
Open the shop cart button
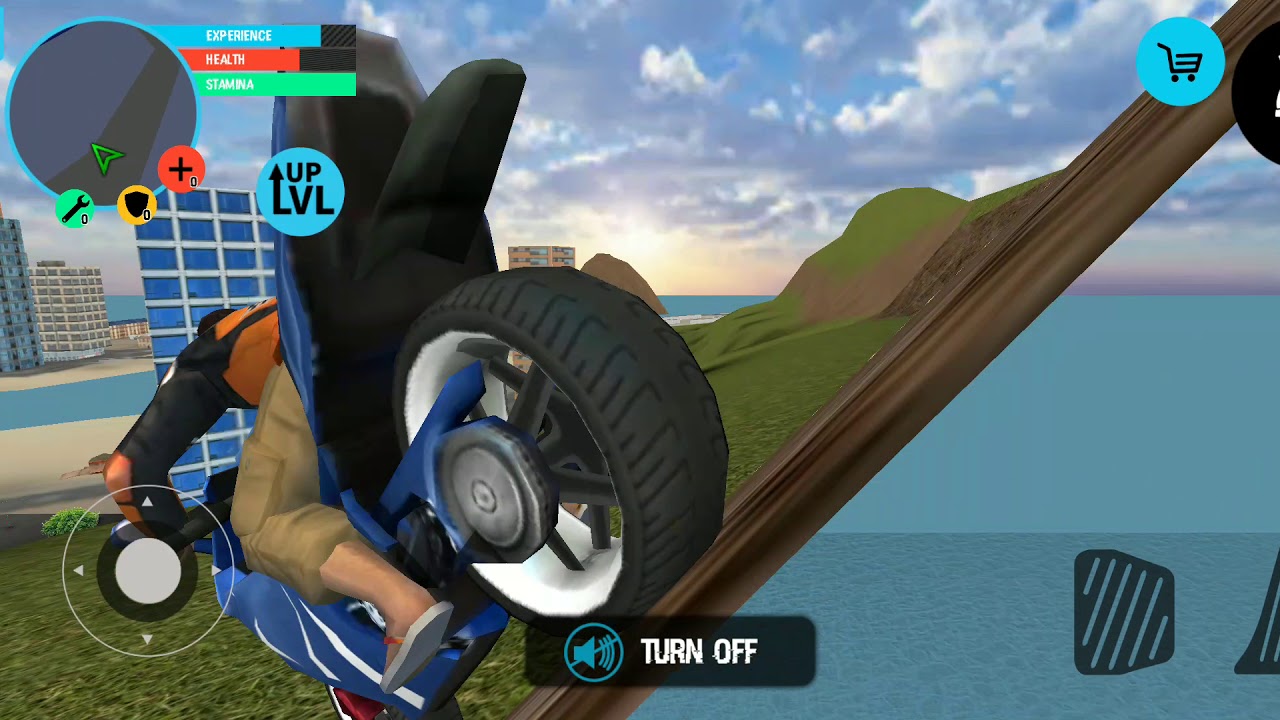pos(1180,62)
